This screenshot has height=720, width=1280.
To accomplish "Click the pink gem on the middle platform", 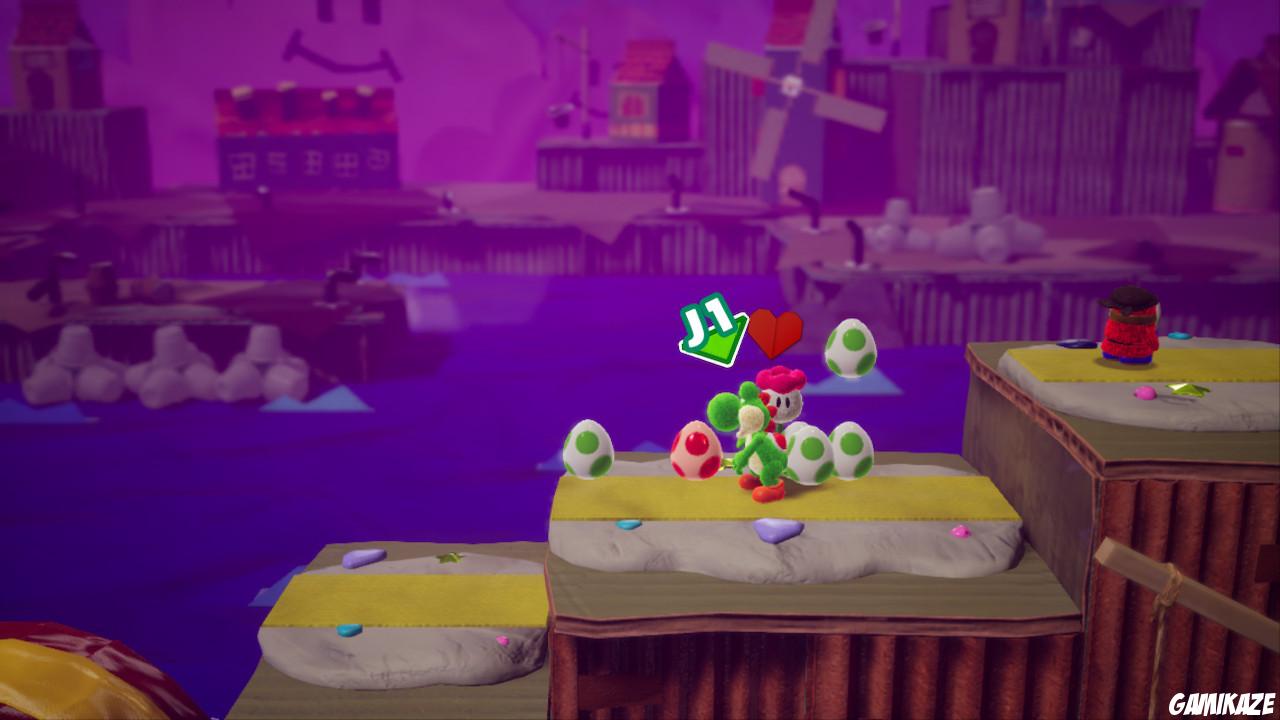I will click(x=963, y=530).
